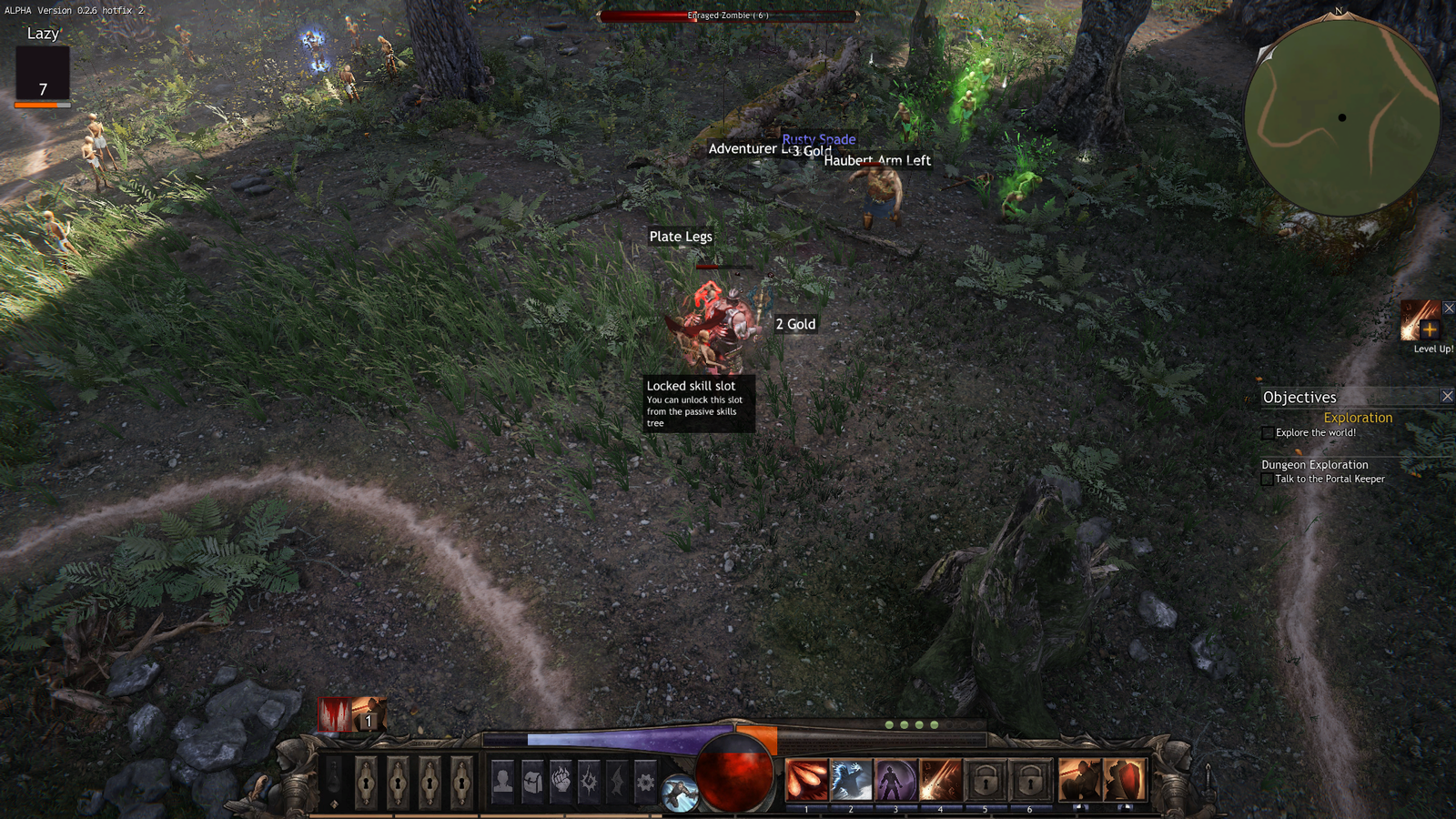The height and width of the screenshot is (819, 1456).
Task: Open the backpack inventory icon
Action: (x=532, y=781)
